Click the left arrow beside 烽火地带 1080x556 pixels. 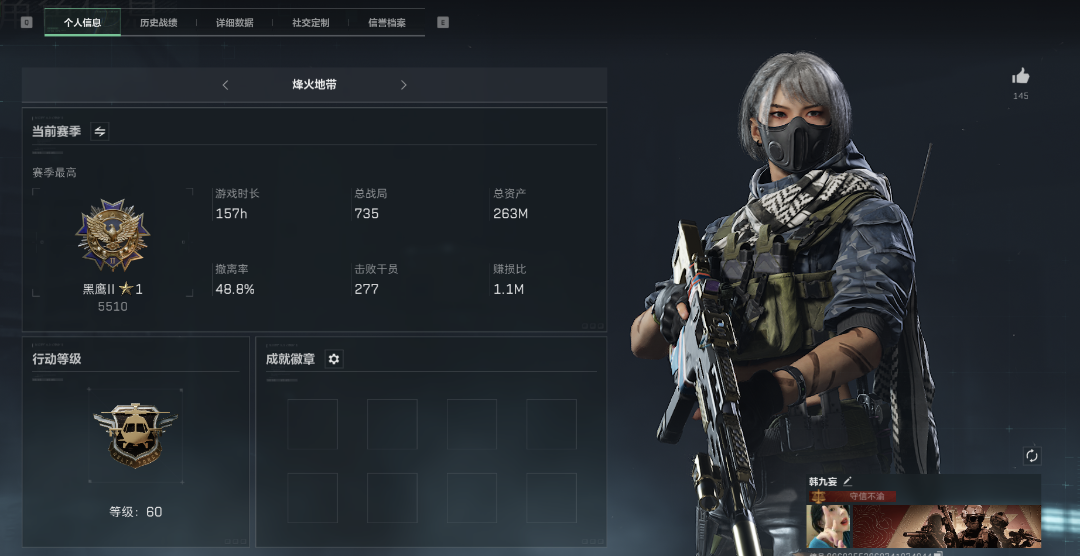point(225,85)
